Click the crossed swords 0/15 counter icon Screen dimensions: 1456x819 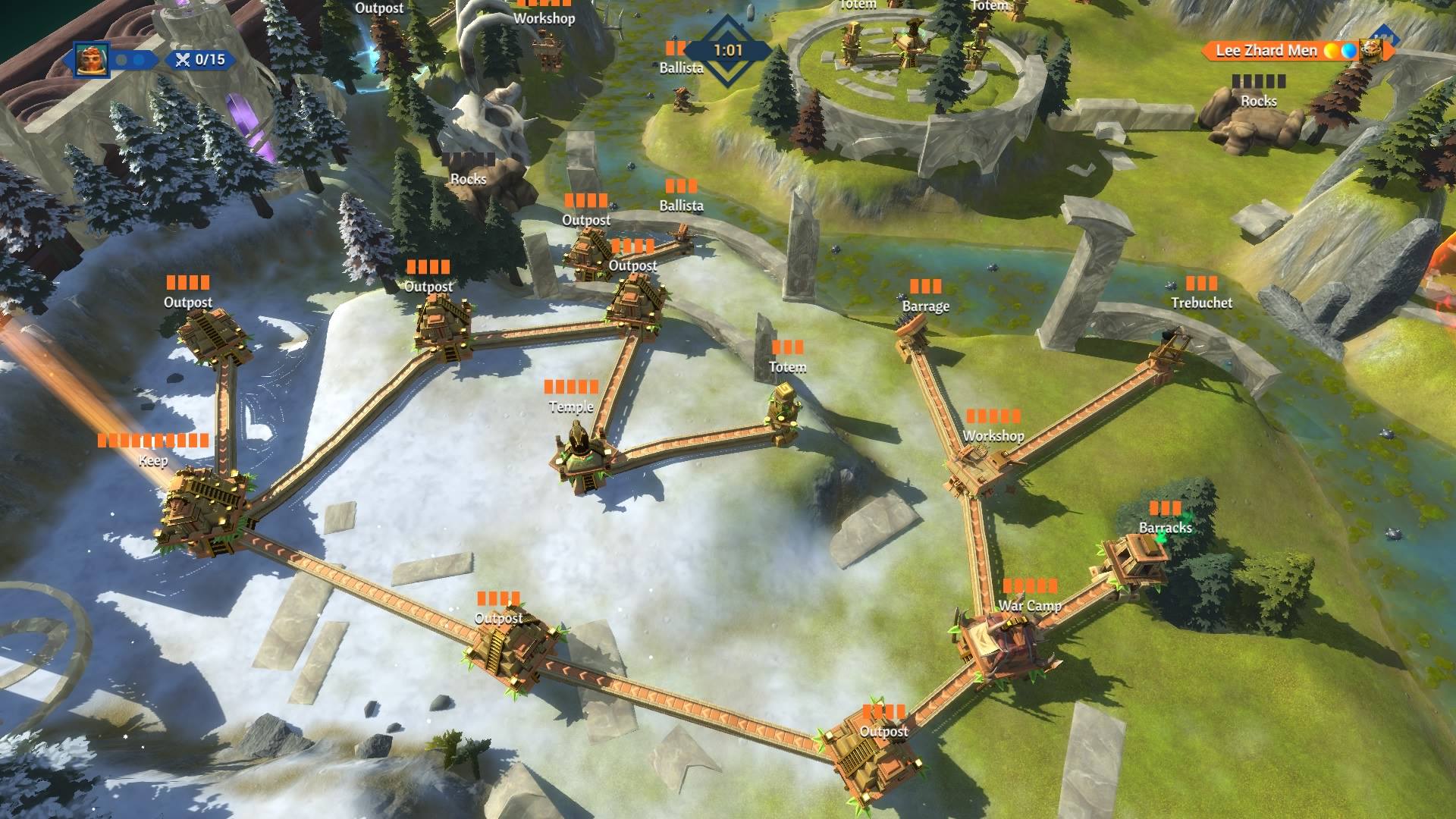coord(182,59)
